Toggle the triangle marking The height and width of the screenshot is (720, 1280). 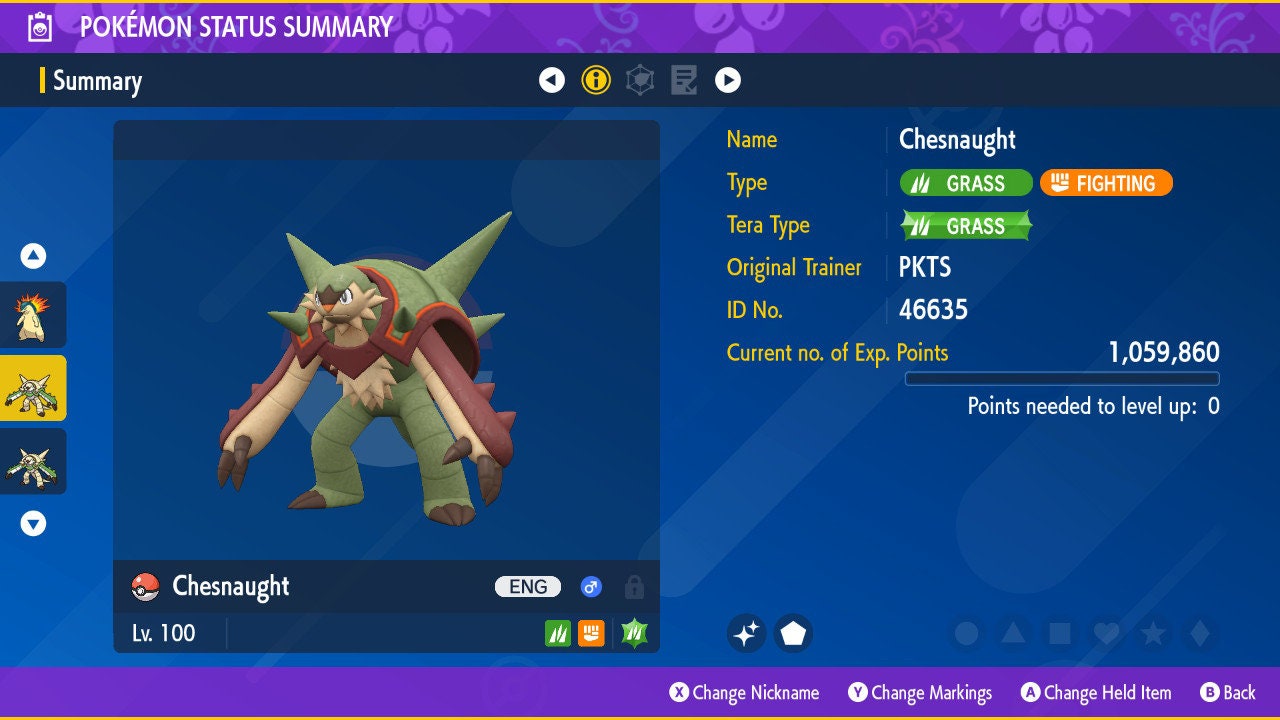1013,633
